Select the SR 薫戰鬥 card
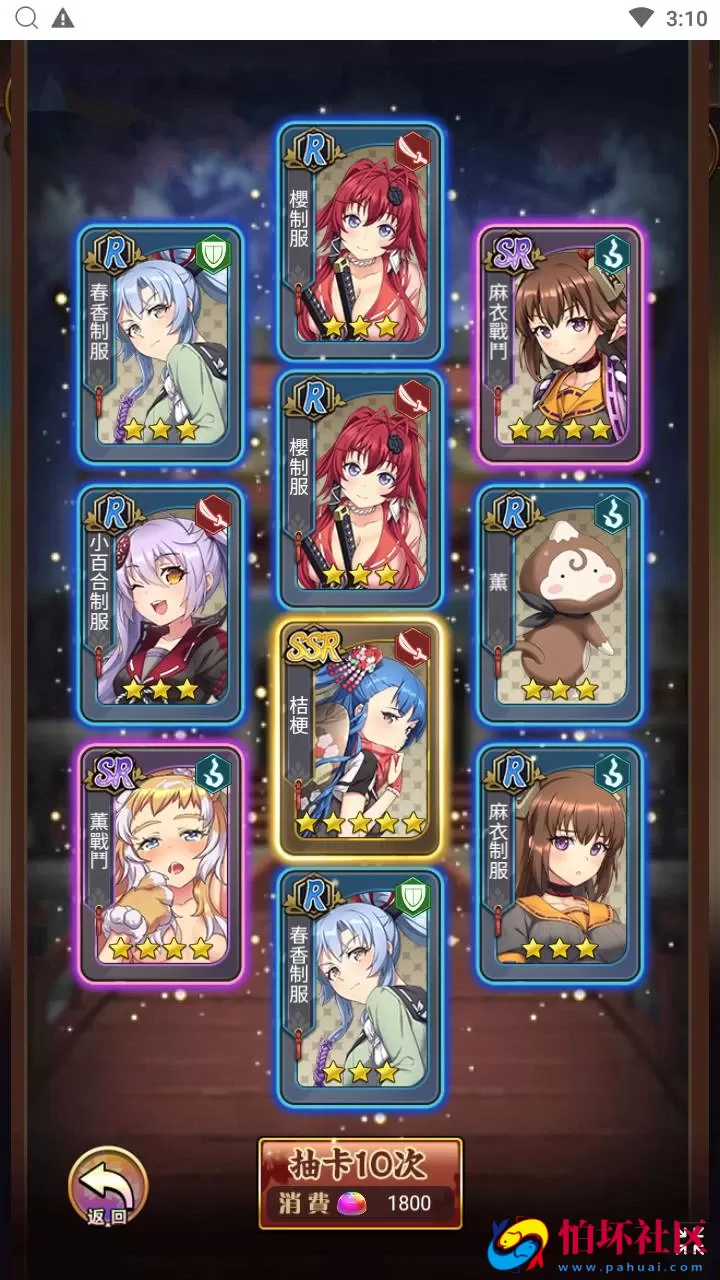The height and width of the screenshot is (1280, 720). click(x=161, y=864)
